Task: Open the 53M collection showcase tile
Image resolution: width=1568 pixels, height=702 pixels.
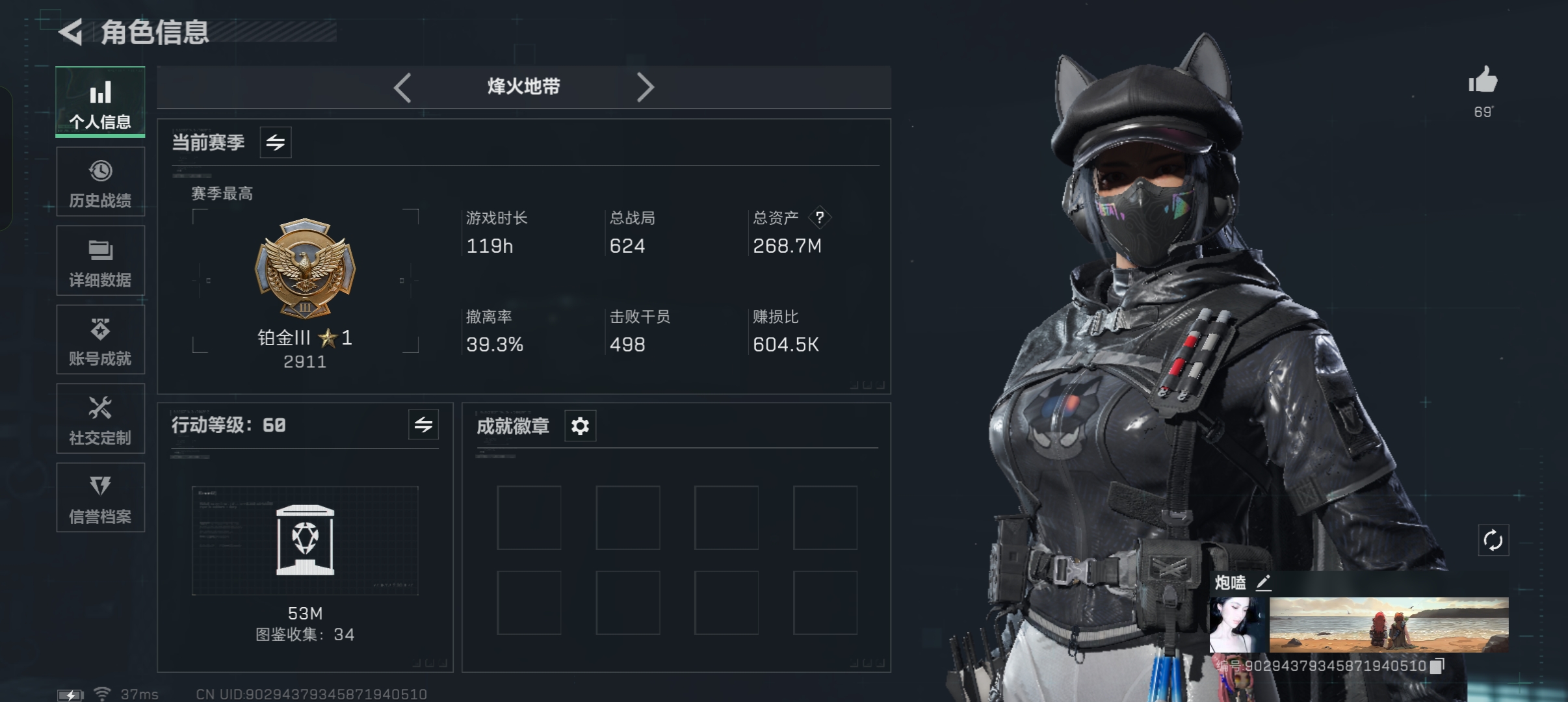Action: click(x=305, y=540)
